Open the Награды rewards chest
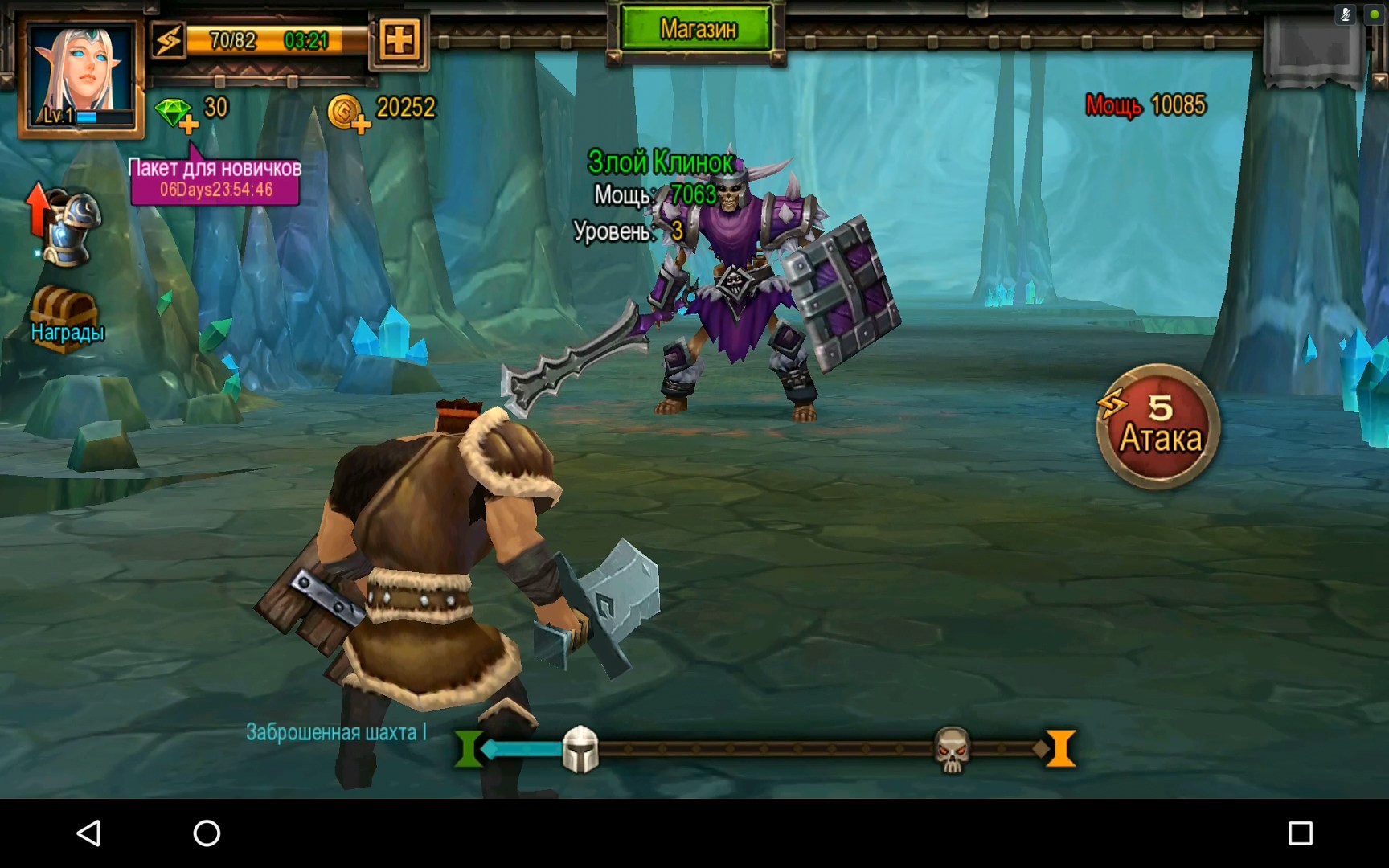1389x868 pixels. (x=66, y=316)
